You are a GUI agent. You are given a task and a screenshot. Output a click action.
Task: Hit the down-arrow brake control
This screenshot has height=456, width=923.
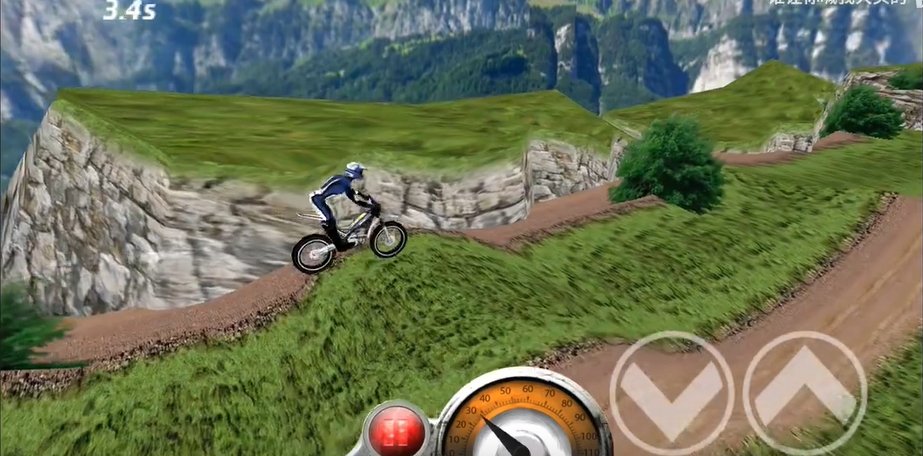[x=671, y=393]
